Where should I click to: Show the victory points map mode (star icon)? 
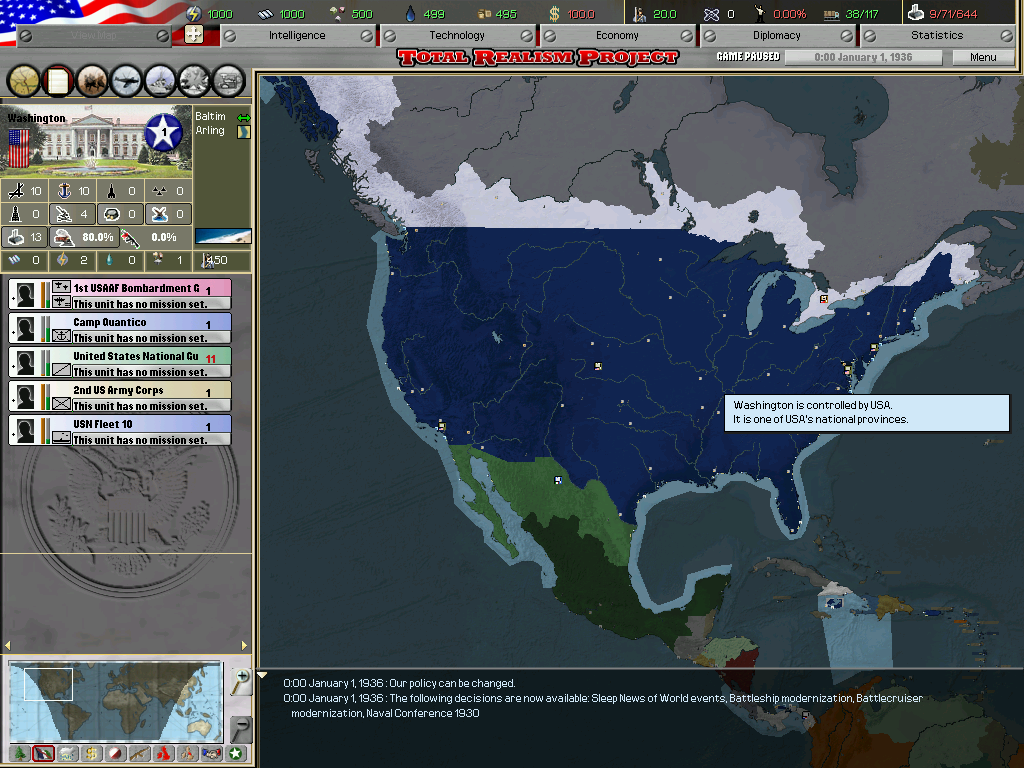(x=236, y=753)
